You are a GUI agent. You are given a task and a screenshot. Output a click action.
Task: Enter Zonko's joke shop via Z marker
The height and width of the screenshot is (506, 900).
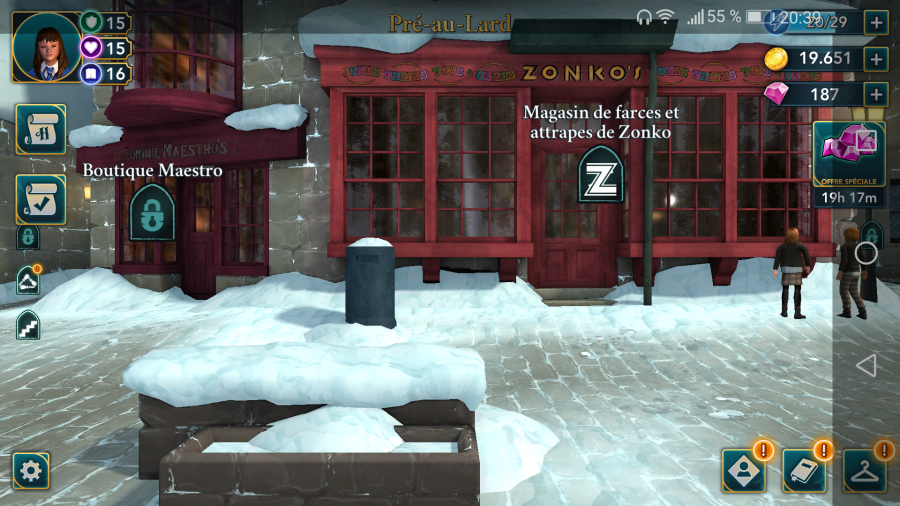click(601, 173)
